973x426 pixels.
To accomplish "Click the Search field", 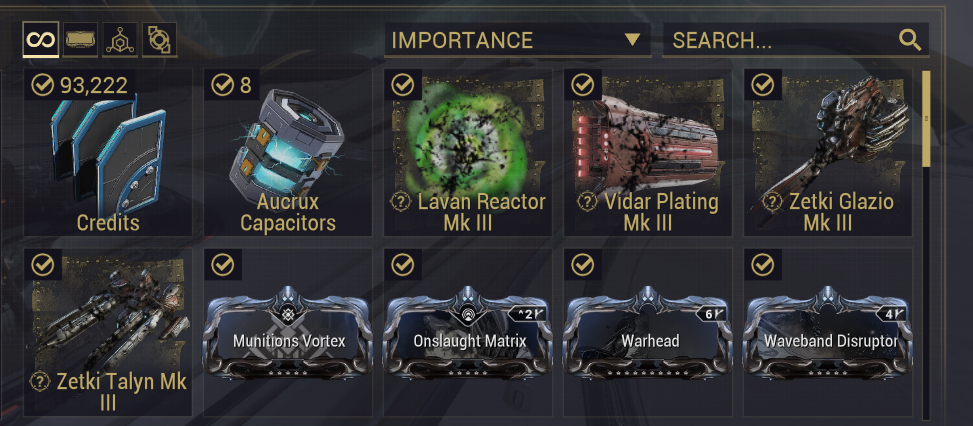I will (780, 40).
